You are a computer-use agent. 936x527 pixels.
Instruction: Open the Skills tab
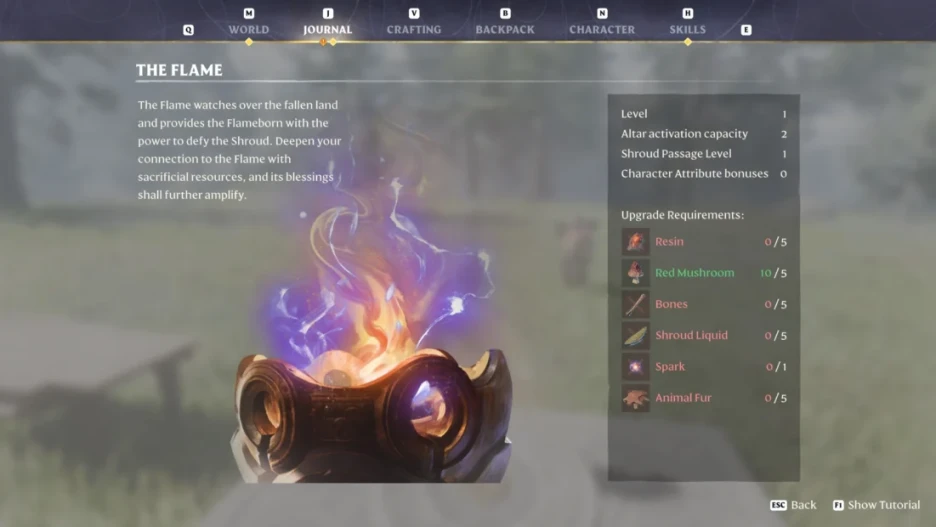point(687,30)
